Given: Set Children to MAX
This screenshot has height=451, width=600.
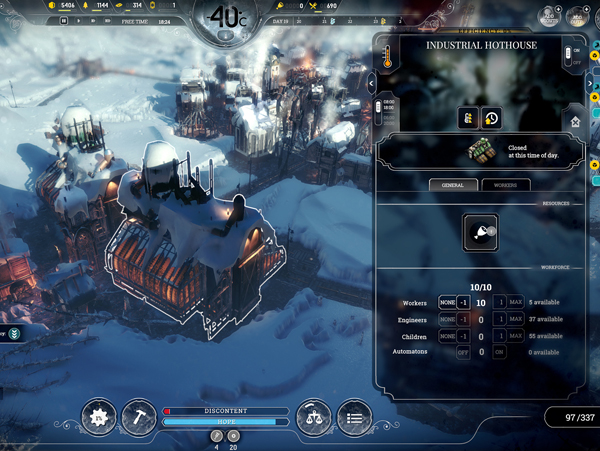Looking at the screenshot, I should click(x=516, y=335).
